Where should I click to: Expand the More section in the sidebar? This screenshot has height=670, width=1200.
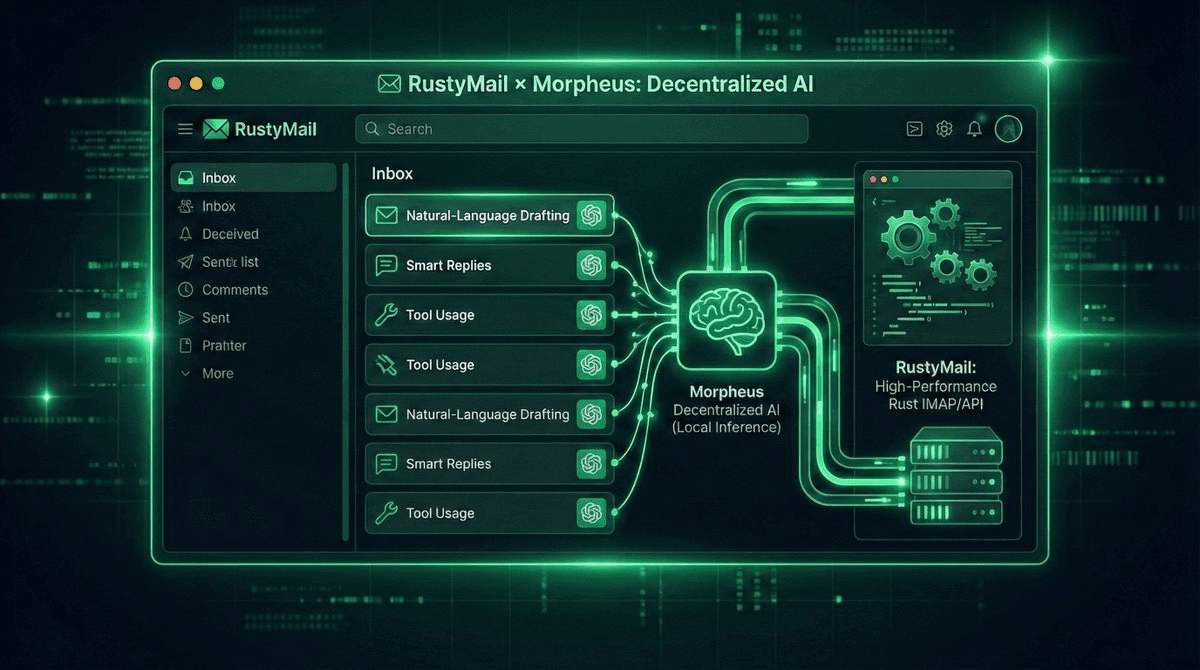point(217,374)
